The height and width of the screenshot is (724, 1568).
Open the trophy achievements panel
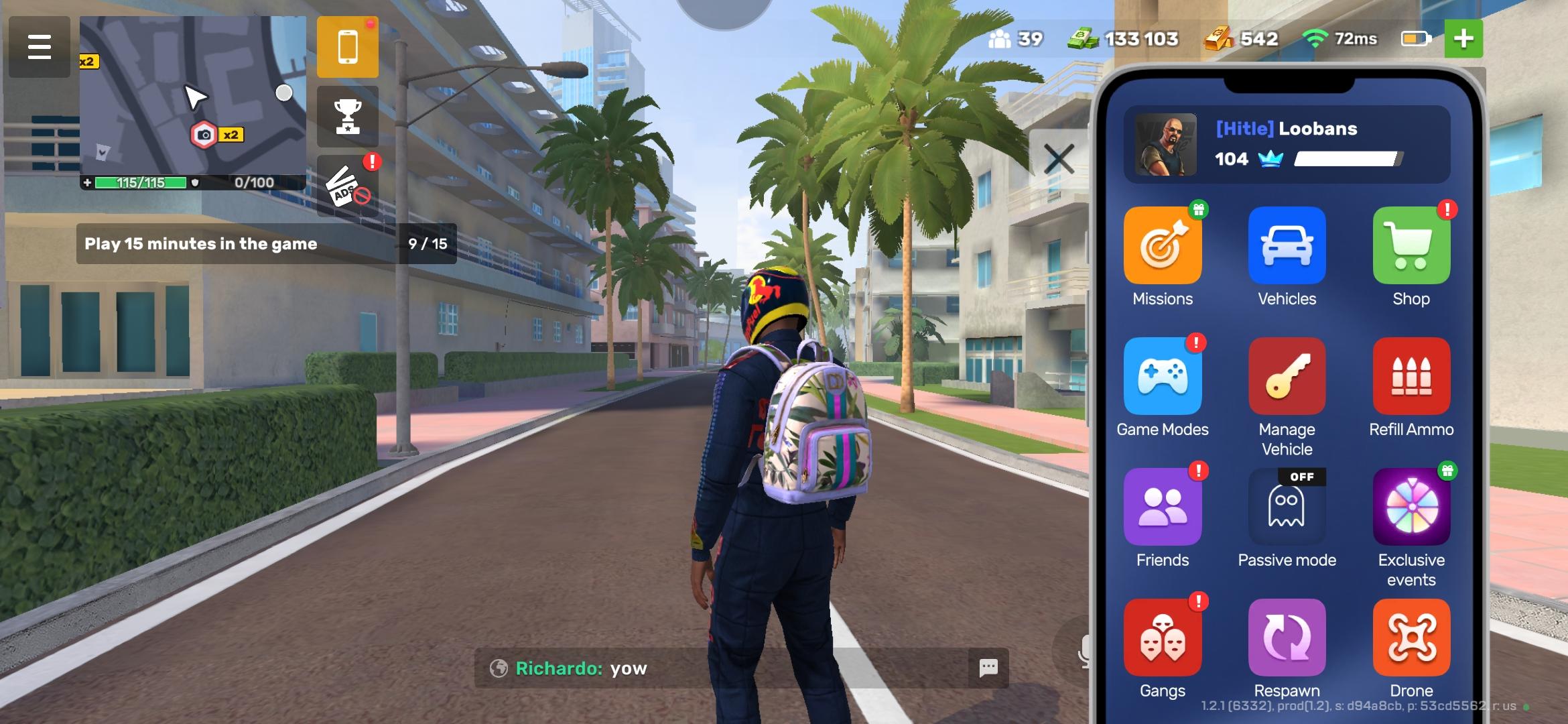coord(347,115)
